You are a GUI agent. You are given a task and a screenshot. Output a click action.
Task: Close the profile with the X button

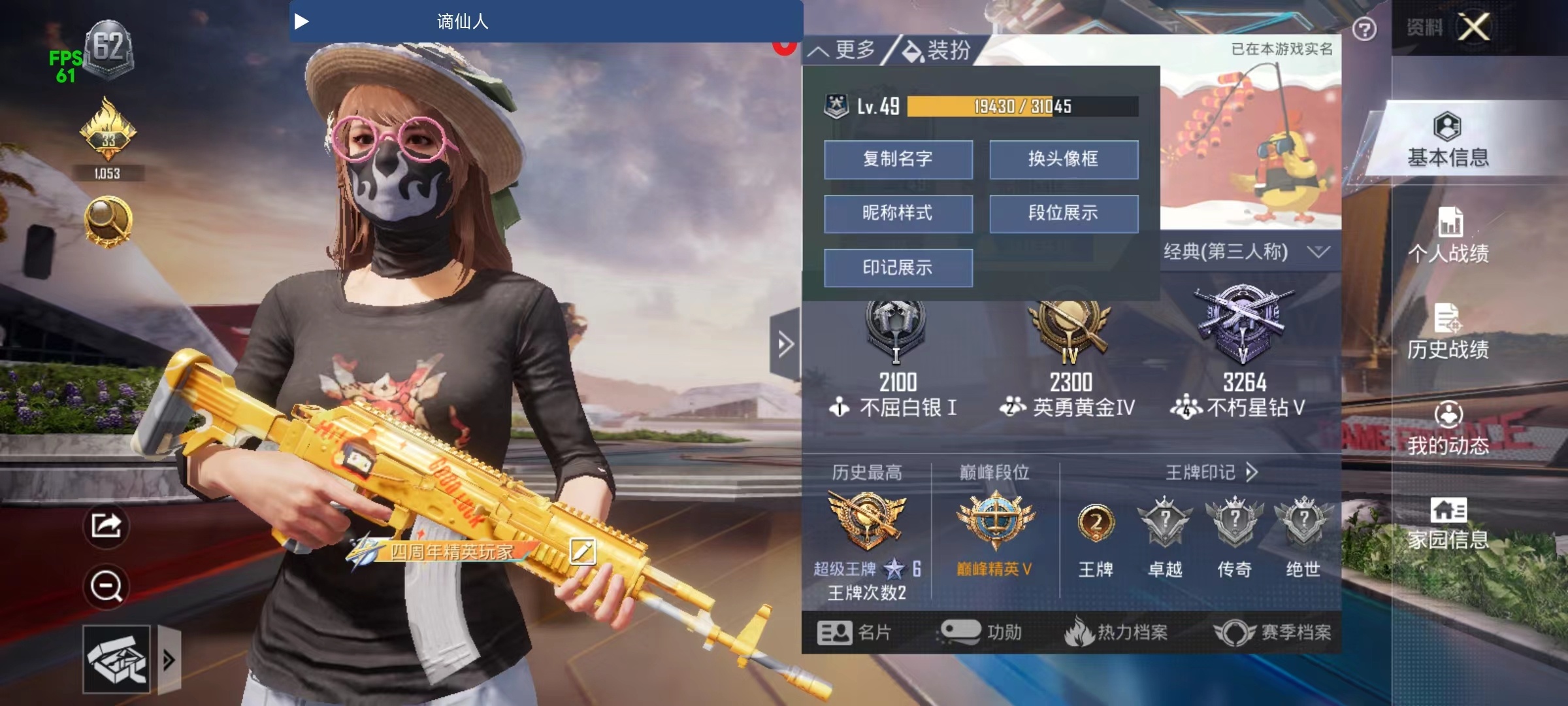pos(1475,27)
